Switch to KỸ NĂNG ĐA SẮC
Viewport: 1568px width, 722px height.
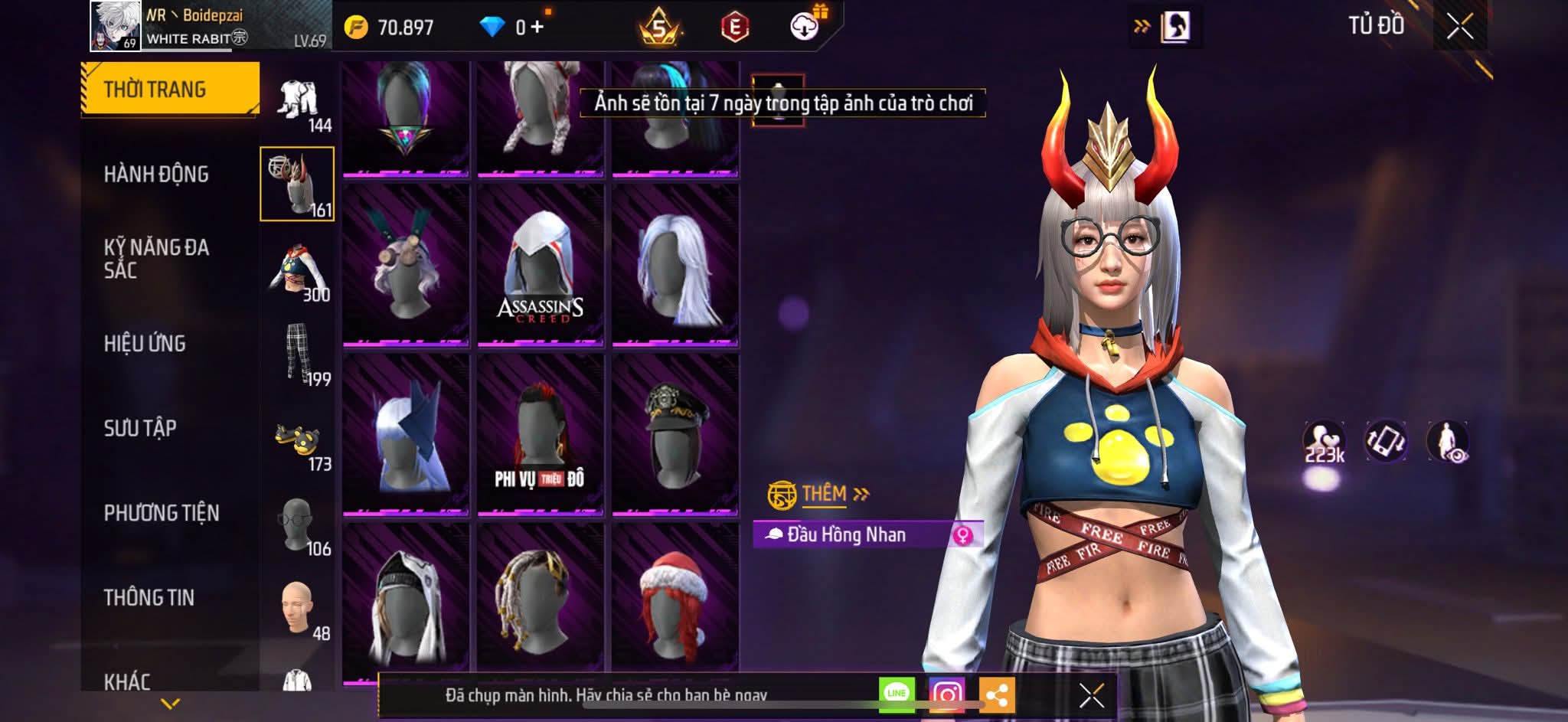coord(156,259)
